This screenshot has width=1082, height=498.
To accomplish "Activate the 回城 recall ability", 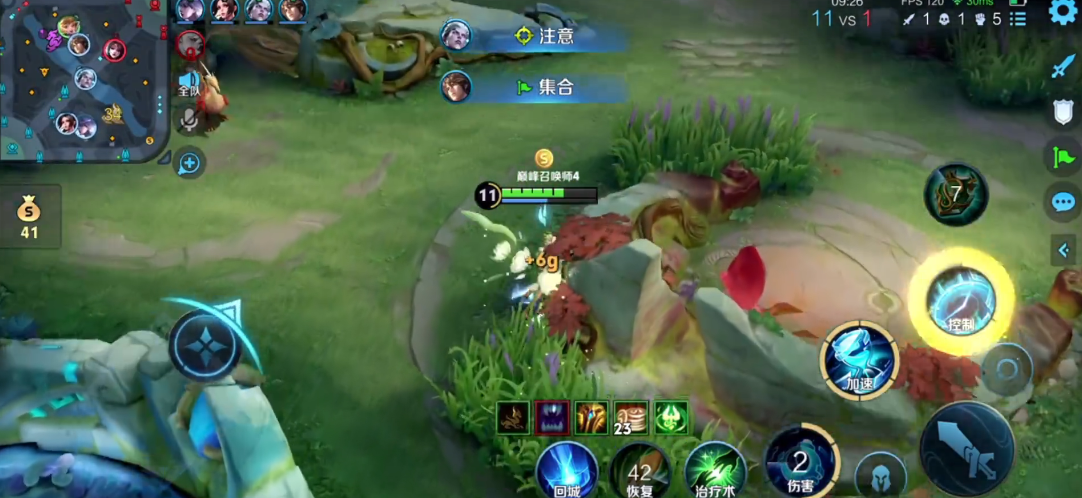I will 567,470.
